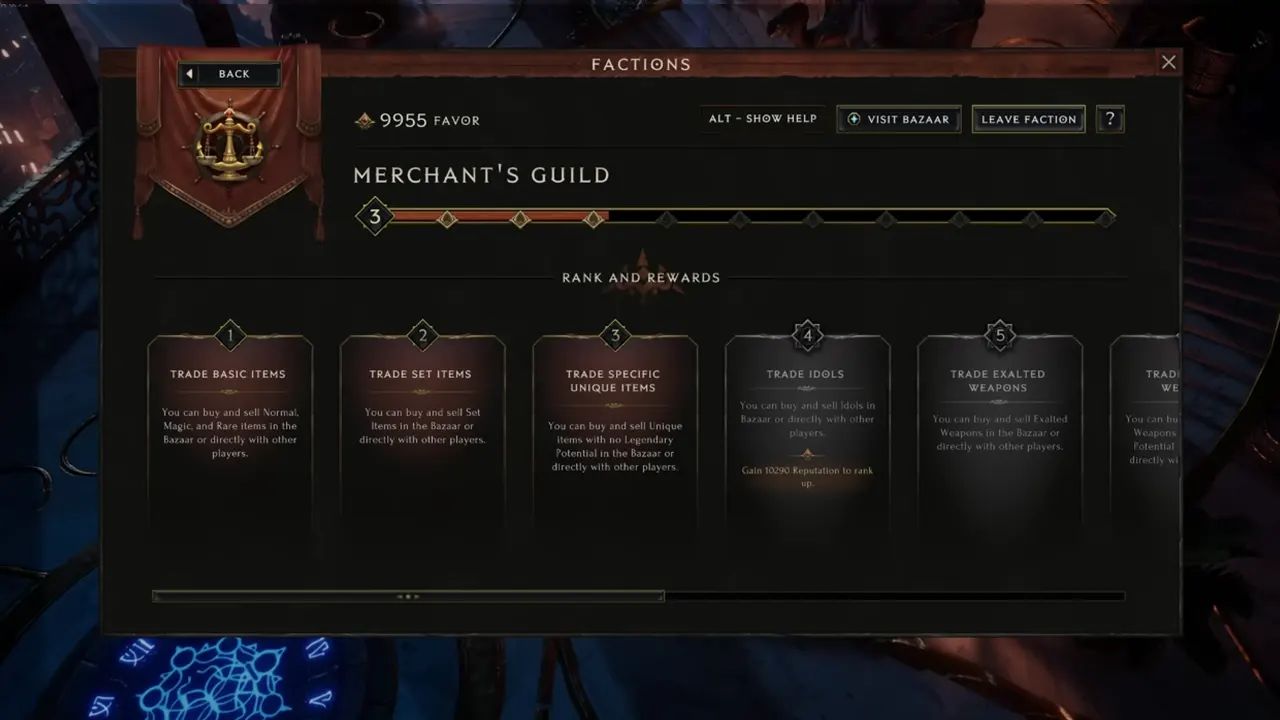Viewport: 1280px width, 720px height.
Task: Activate the ALT - Show Help button
Action: 762,118
